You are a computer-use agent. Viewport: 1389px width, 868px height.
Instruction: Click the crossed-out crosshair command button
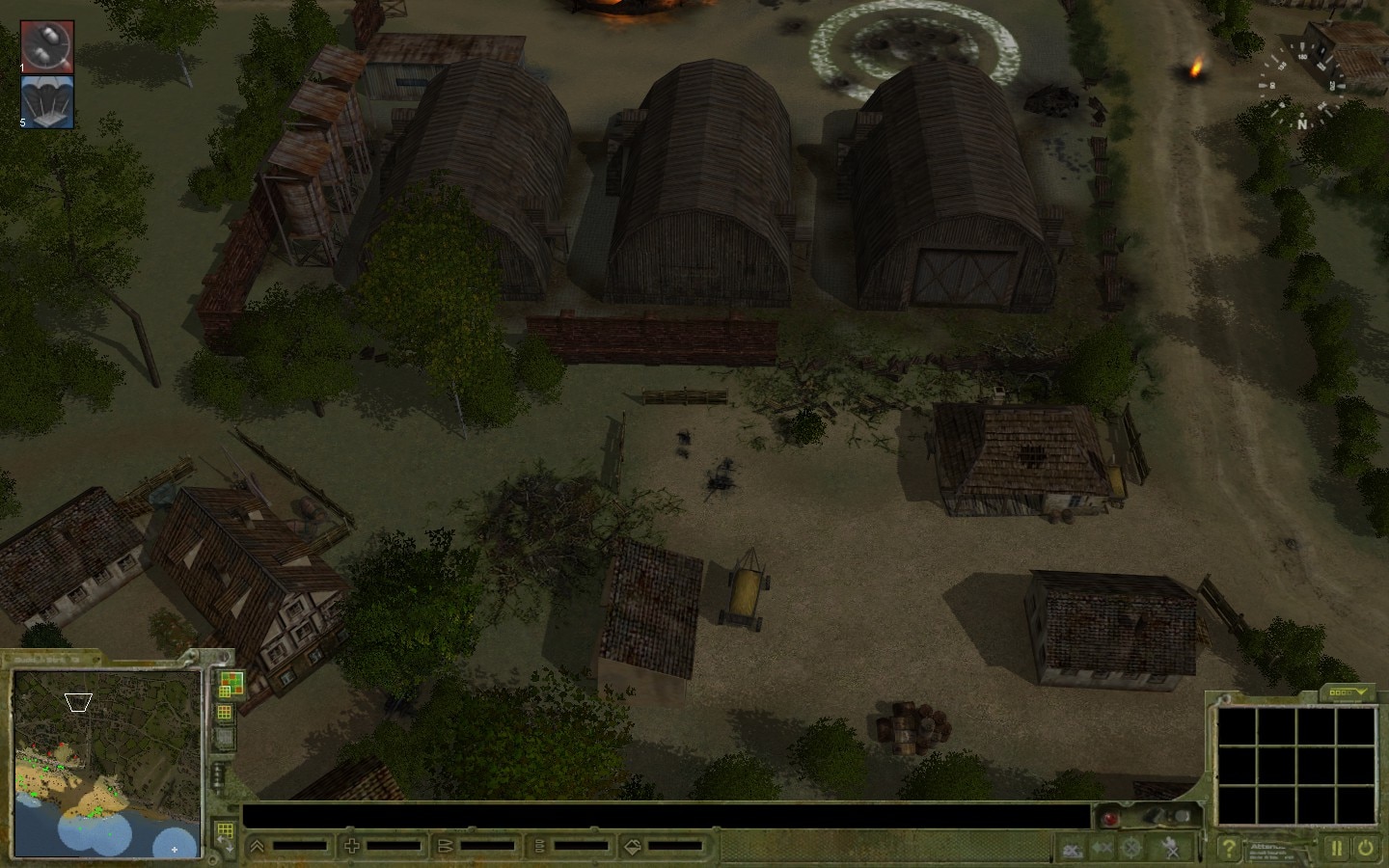tap(1131, 849)
